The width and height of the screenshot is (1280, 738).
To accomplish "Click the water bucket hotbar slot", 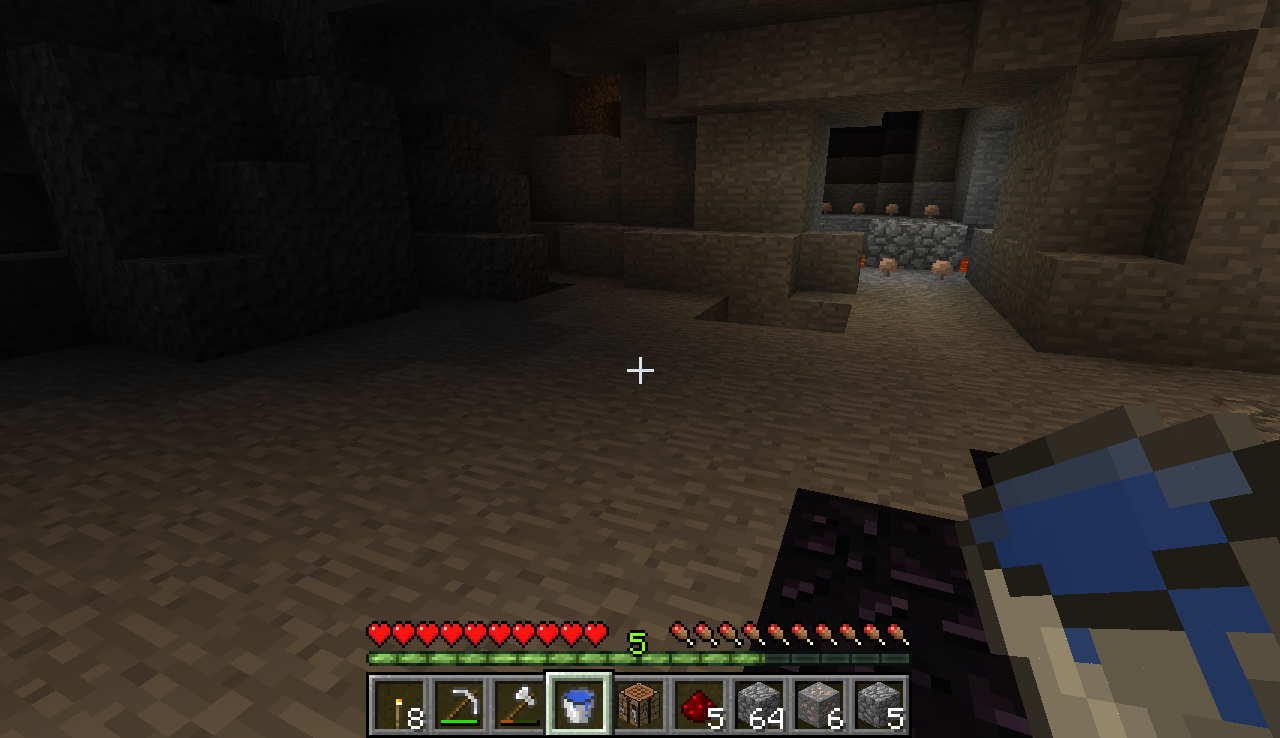I will pos(579,705).
